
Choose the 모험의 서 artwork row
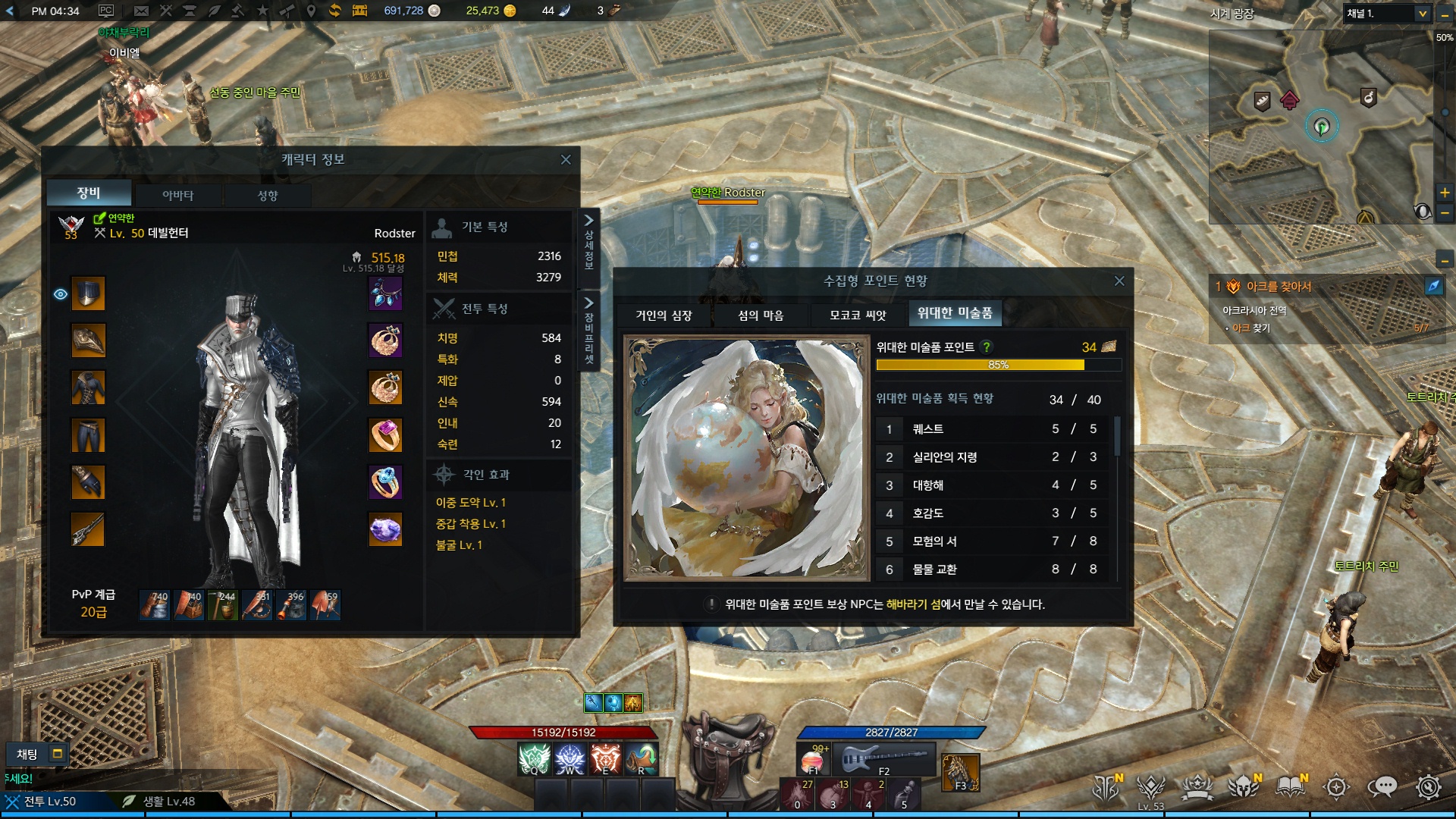[x=993, y=541]
